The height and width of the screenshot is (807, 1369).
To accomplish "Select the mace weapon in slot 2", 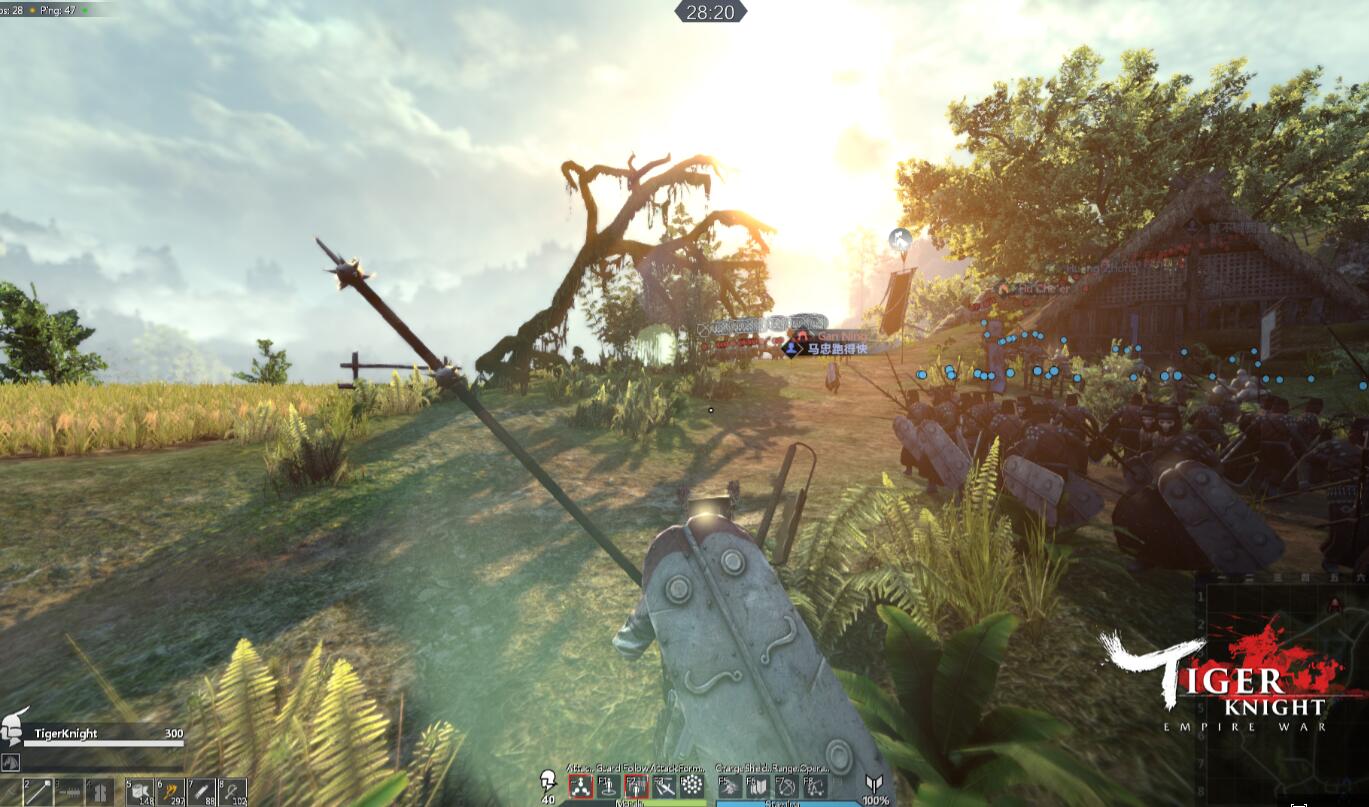I will click(x=37, y=792).
